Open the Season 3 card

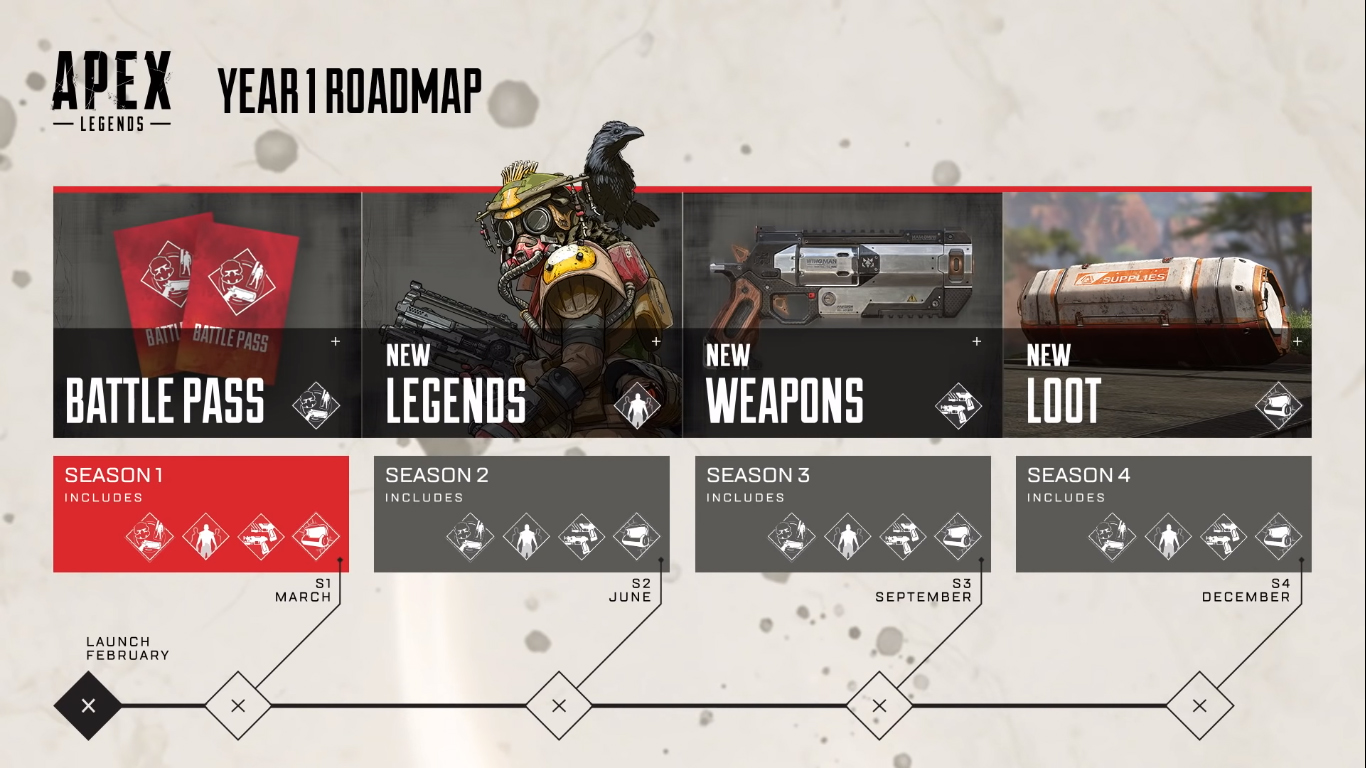(x=842, y=514)
